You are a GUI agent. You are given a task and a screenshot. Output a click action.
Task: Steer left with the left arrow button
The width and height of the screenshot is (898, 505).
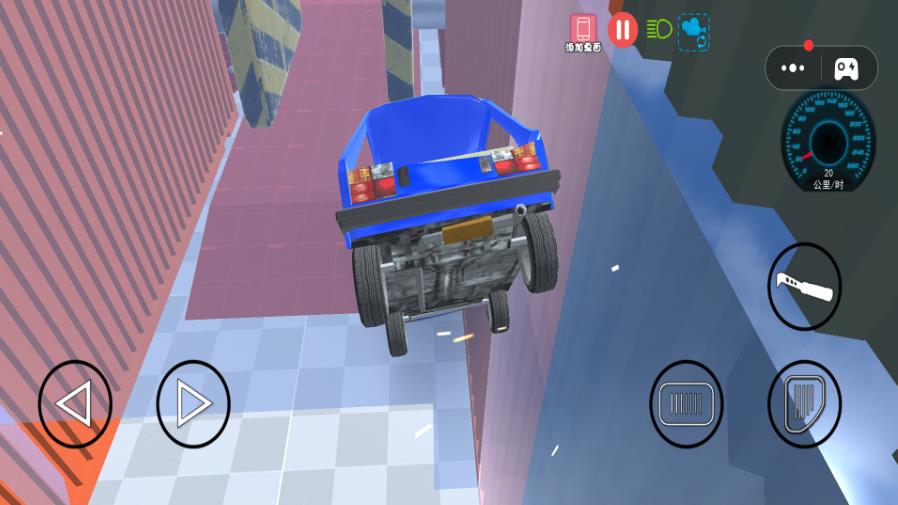[x=75, y=404]
